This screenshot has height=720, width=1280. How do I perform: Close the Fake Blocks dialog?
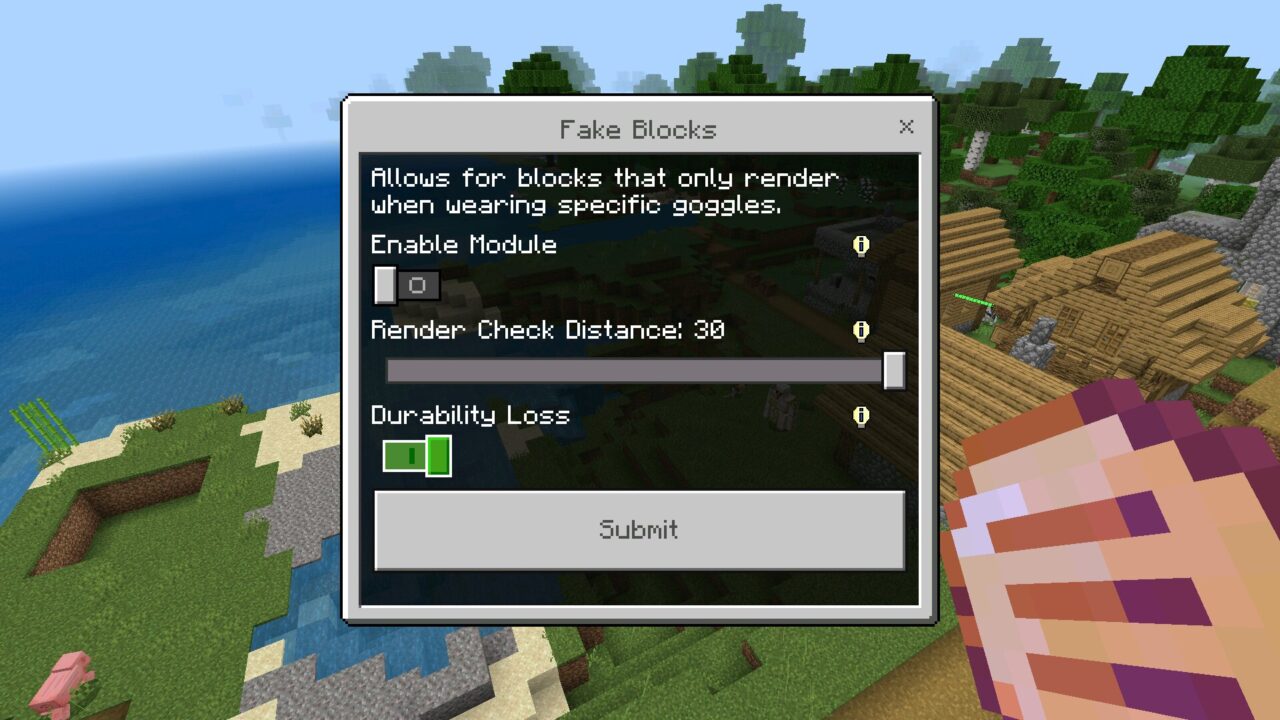pyautogui.click(x=906, y=127)
